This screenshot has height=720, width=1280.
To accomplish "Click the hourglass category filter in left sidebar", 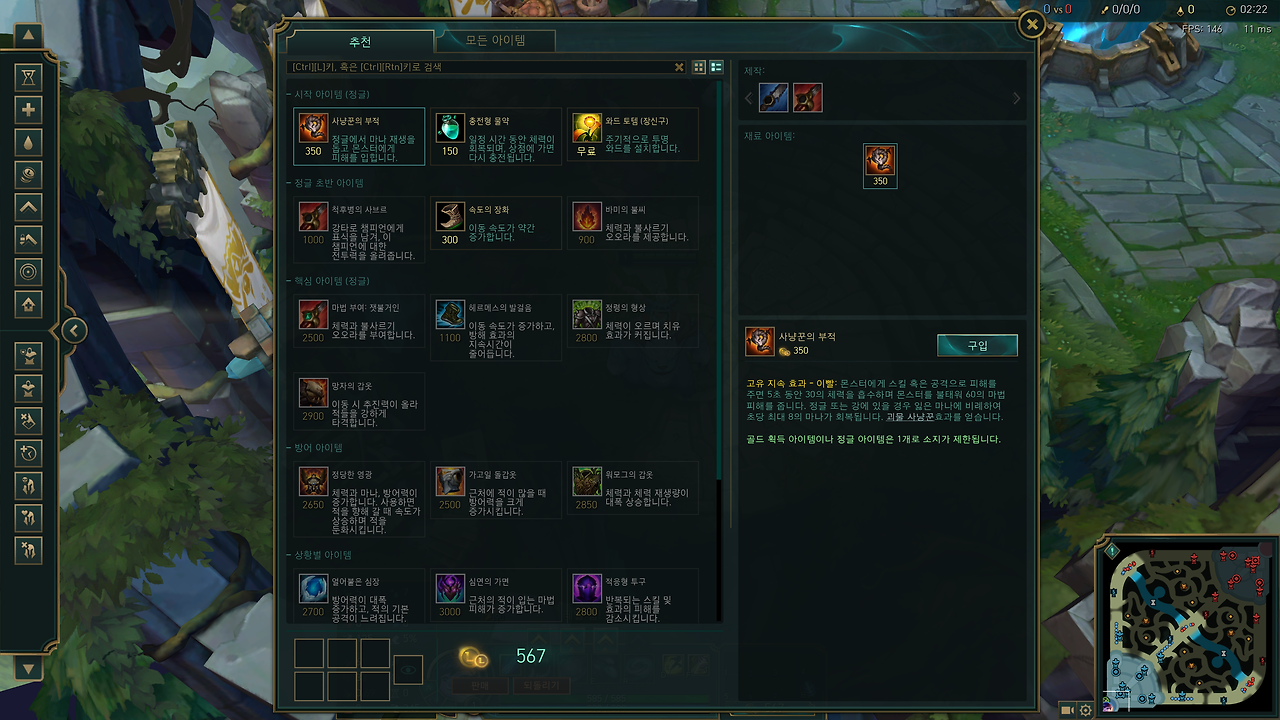I will [28, 77].
